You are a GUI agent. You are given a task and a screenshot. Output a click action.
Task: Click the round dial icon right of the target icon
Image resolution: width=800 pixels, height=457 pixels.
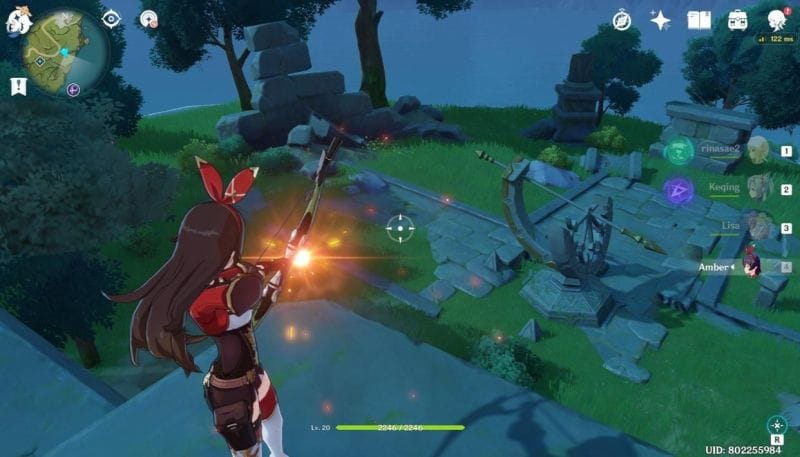point(149,18)
